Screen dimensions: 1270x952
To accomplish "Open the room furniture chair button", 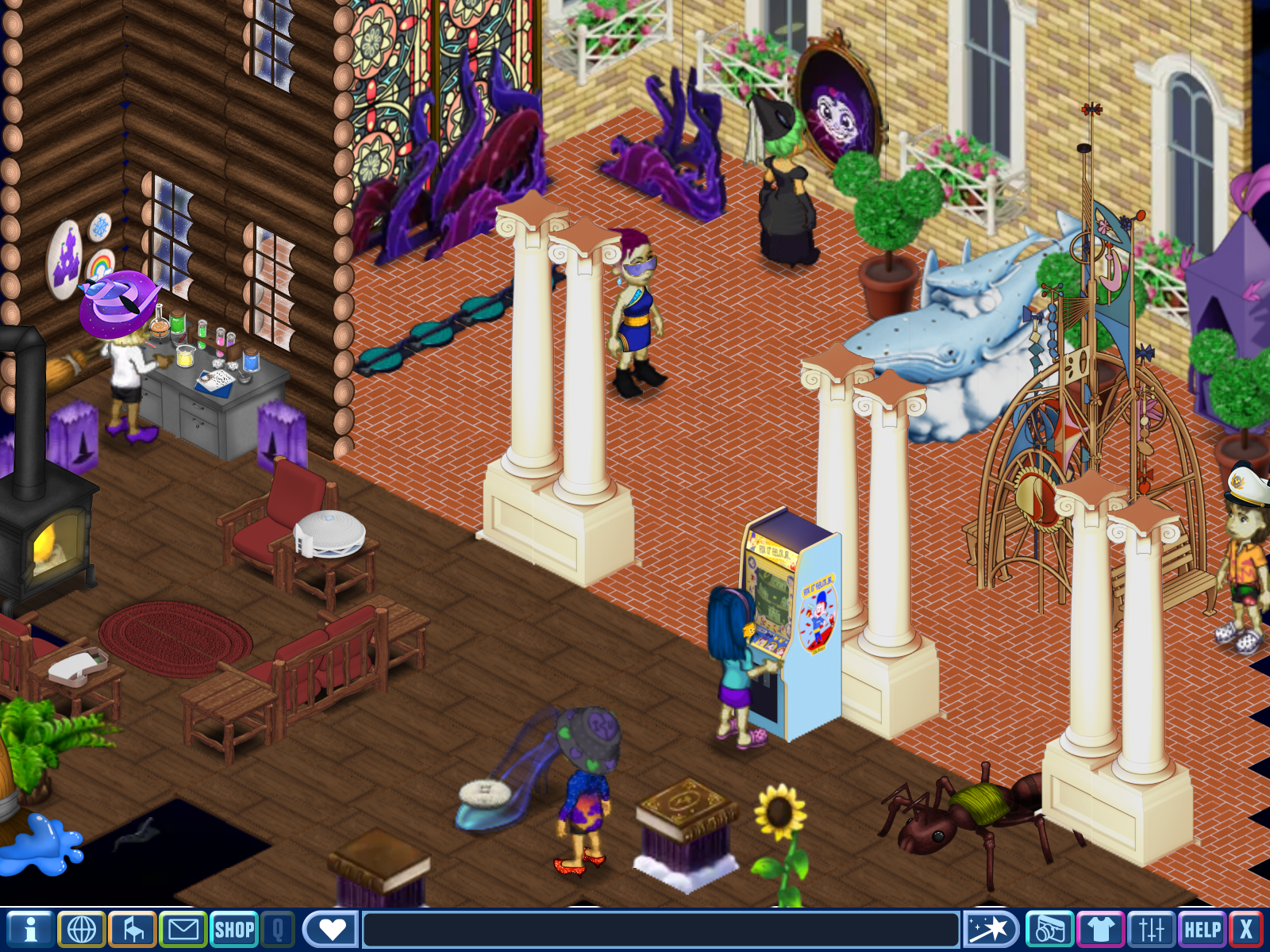I will coord(133,929).
